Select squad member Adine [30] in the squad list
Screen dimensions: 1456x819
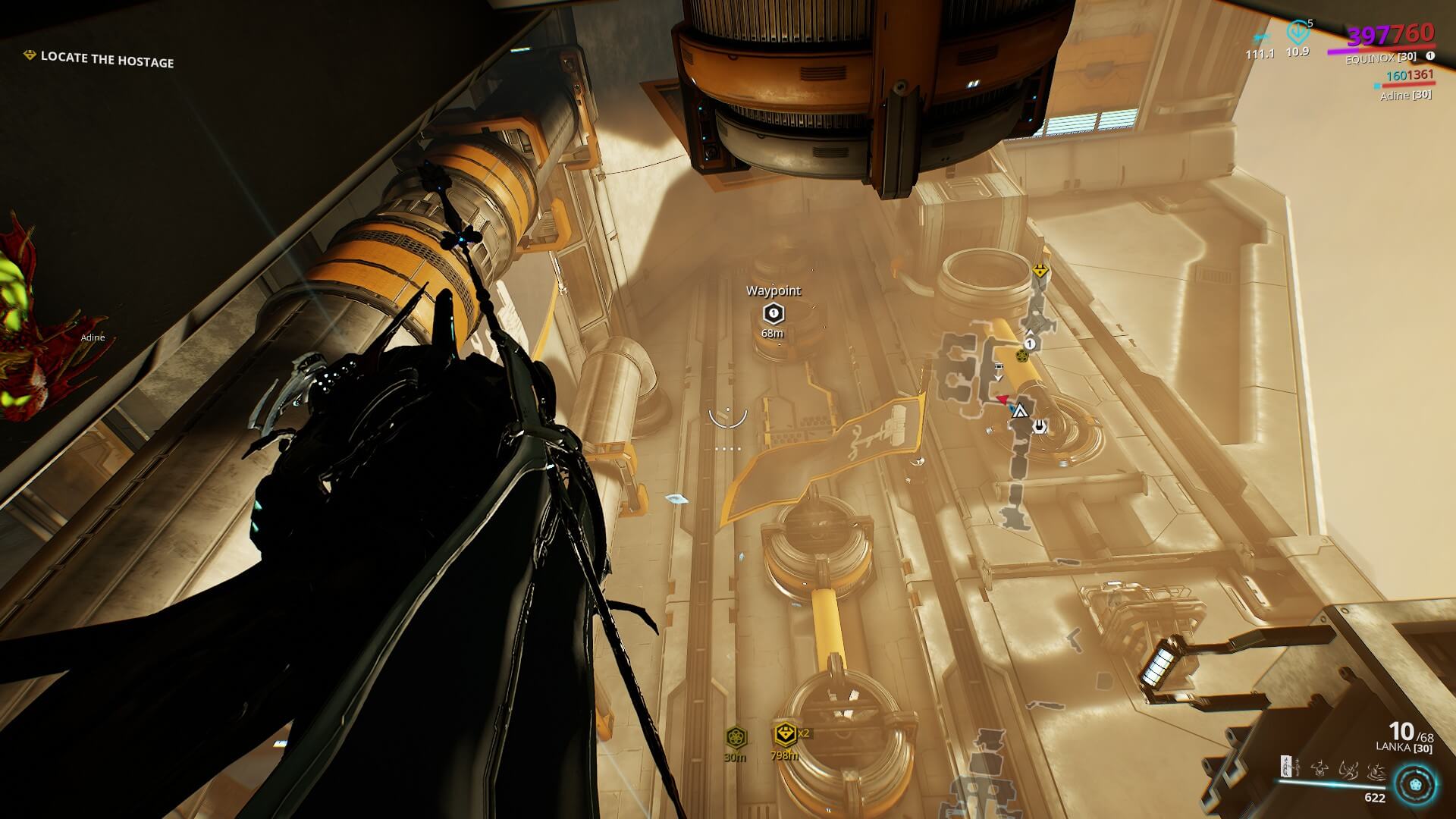point(1405,95)
